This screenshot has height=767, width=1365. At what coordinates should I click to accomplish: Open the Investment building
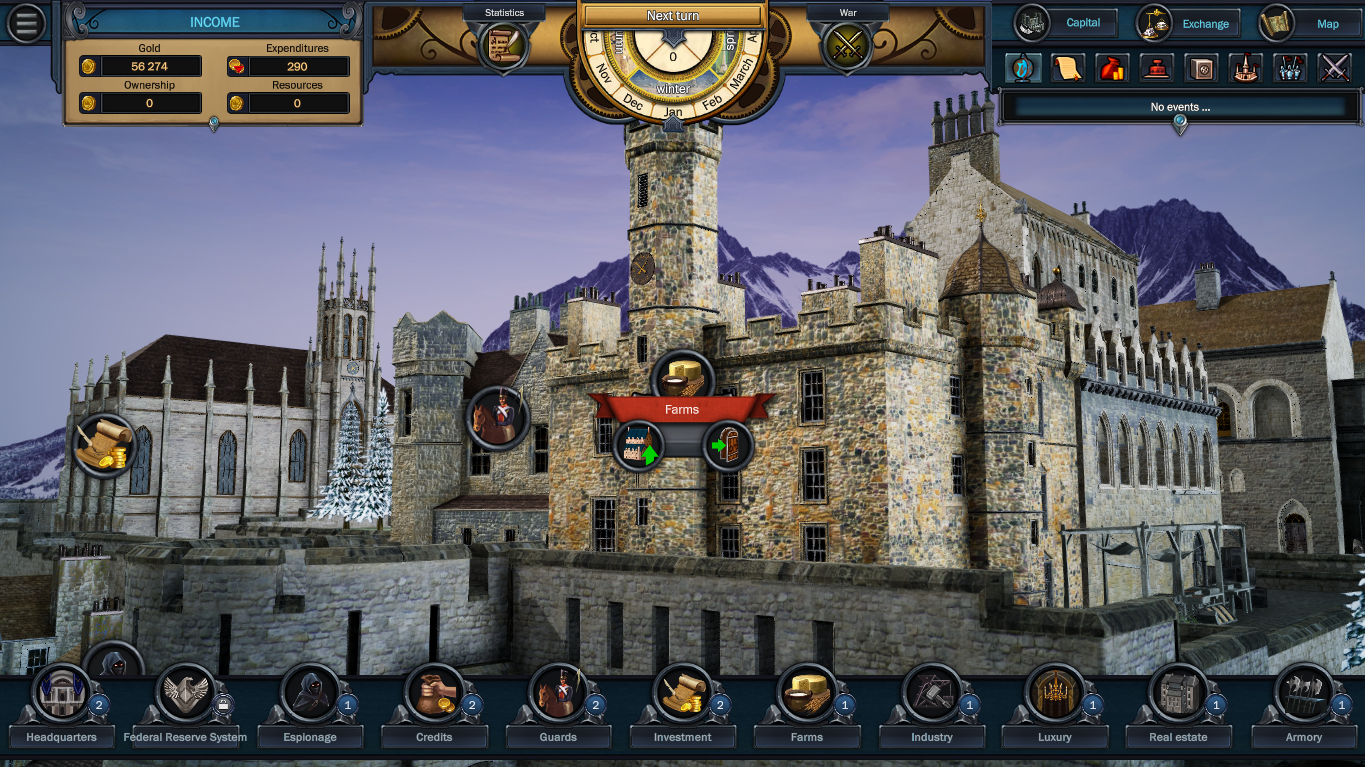682,693
